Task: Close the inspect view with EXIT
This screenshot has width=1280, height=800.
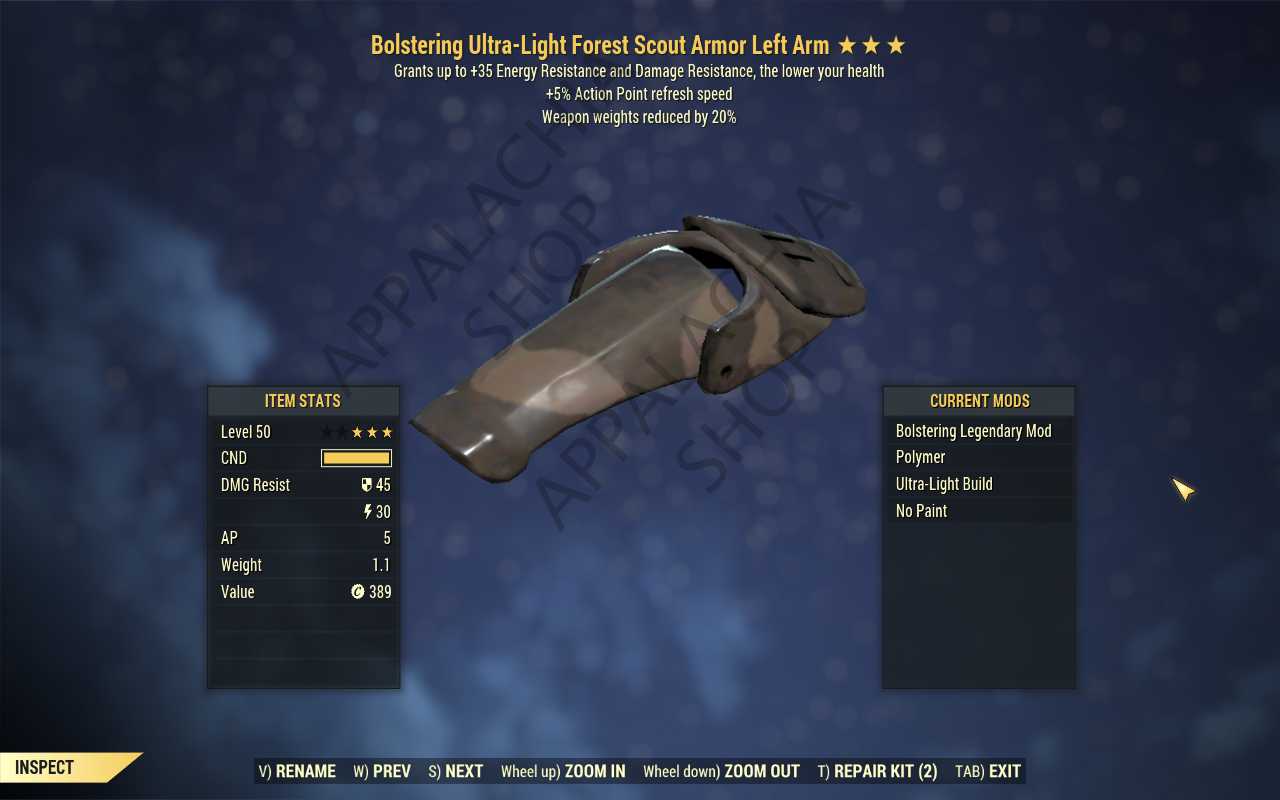Action: [x=988, y=771]
